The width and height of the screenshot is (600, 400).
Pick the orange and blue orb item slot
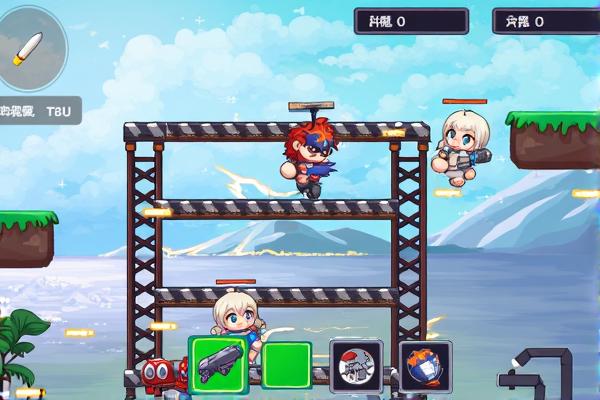point(425,365)
